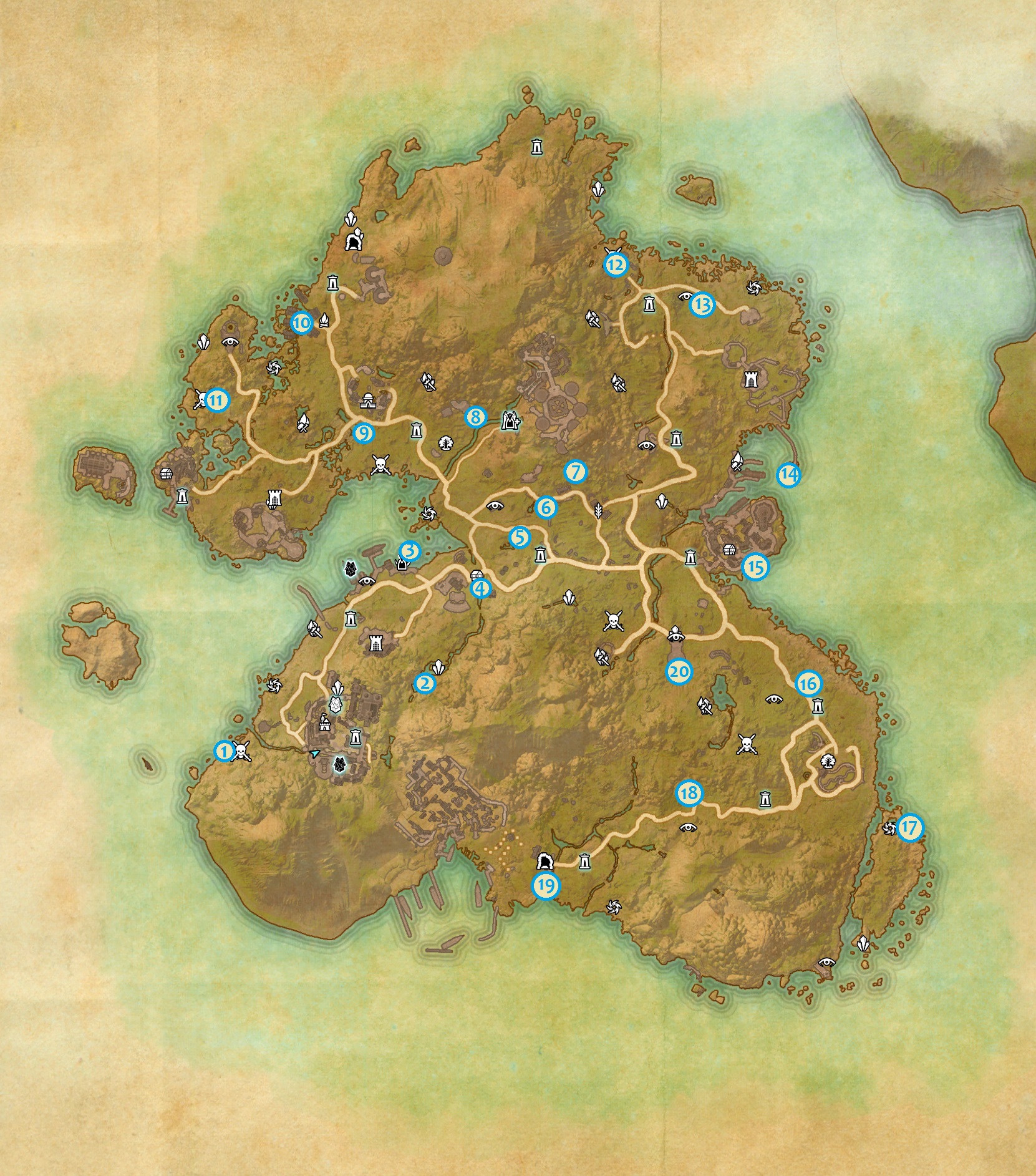Viewport: 1036px width, 1176px height.
Task: Click numbered marker 15
Action: [x=755, y=567]
